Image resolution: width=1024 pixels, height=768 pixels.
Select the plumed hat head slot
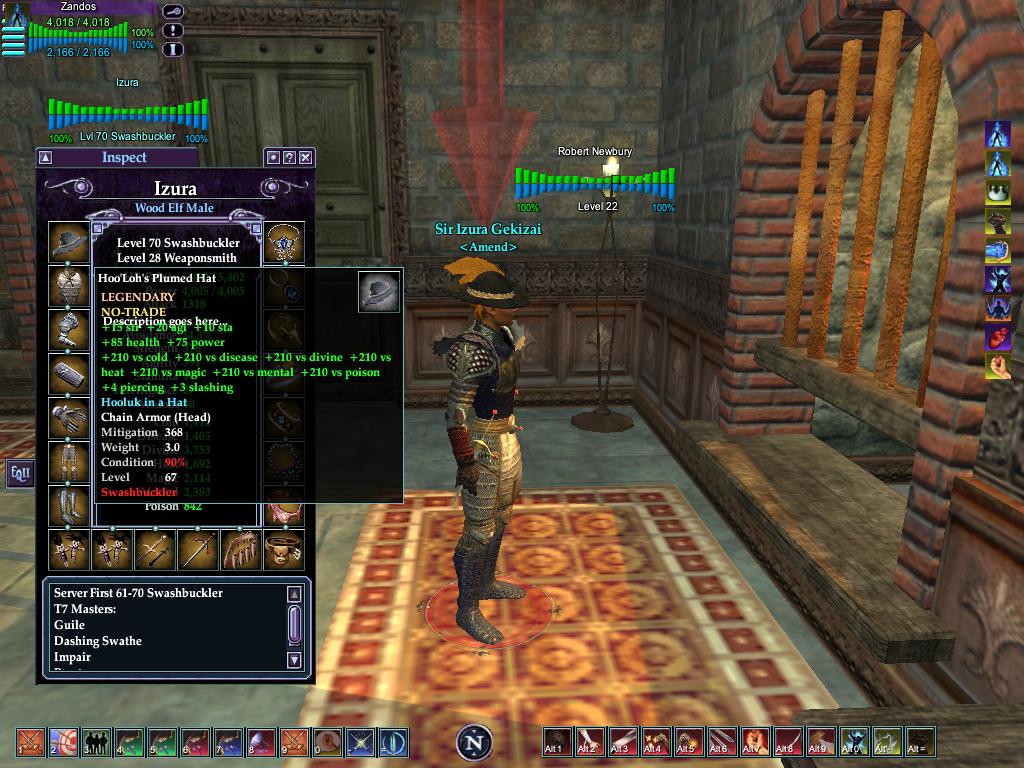[x=68, y=241]
